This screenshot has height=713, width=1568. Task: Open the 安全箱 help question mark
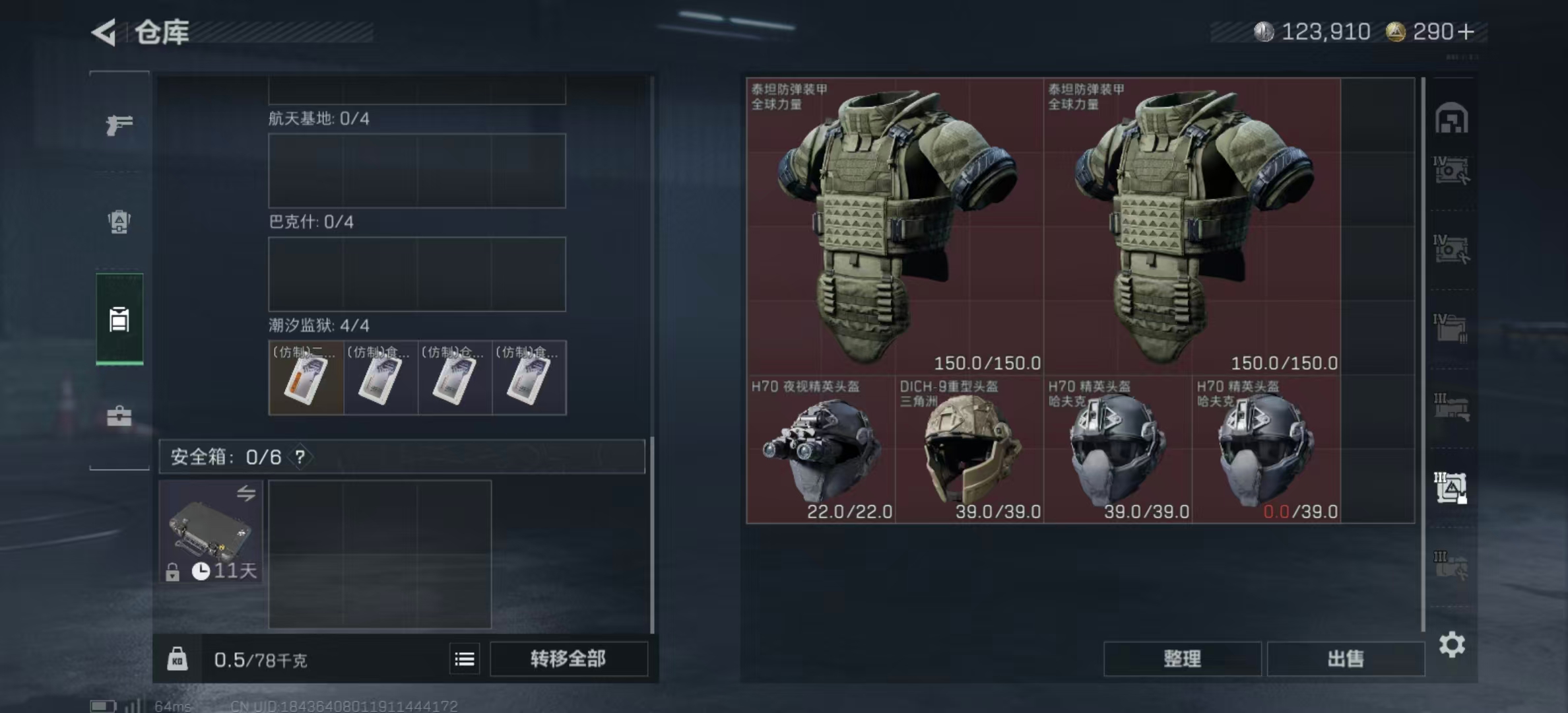[300, 457]
